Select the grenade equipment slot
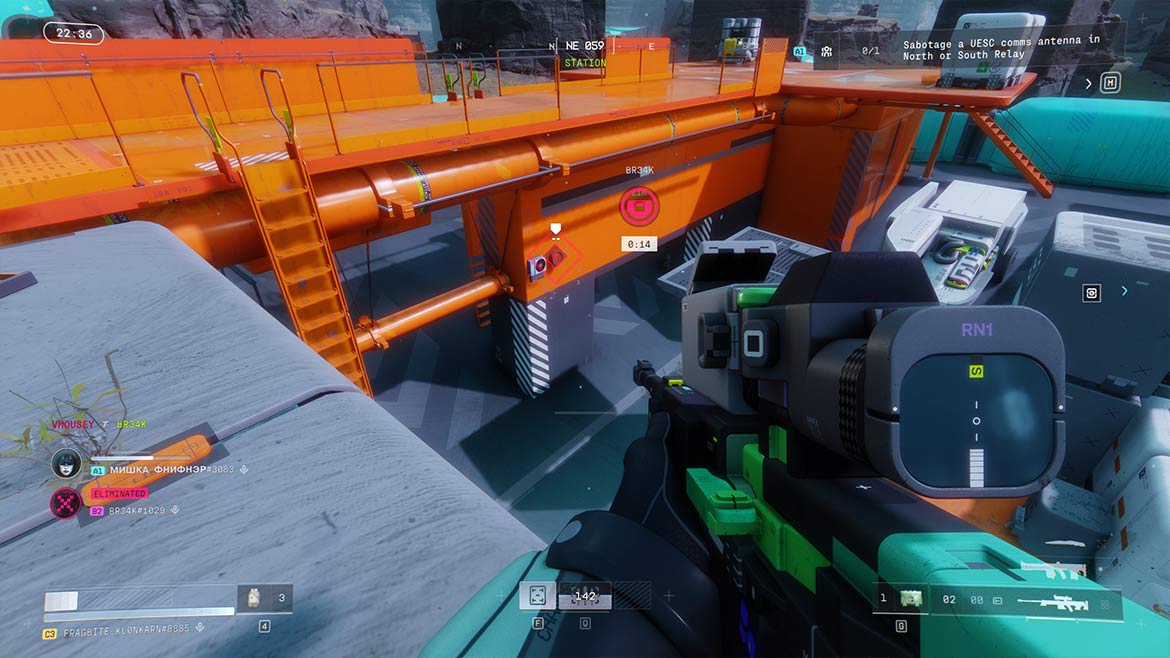The width and height of the screenshot is (1170, 658). [x=909, y=599]
